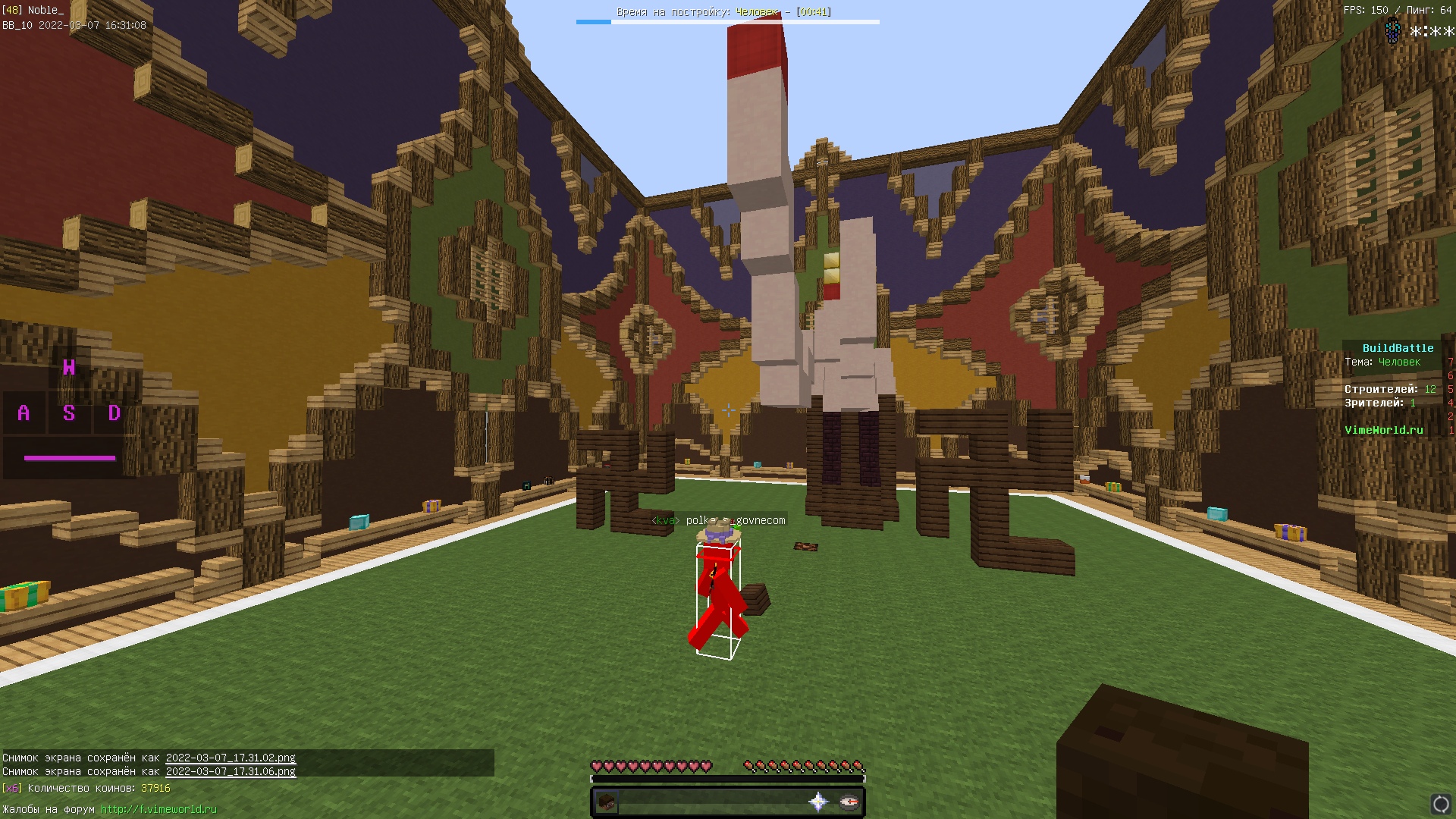Select the player head in the first hotbar slot
Screen dimensions: 1456x819
pos(607,802)
